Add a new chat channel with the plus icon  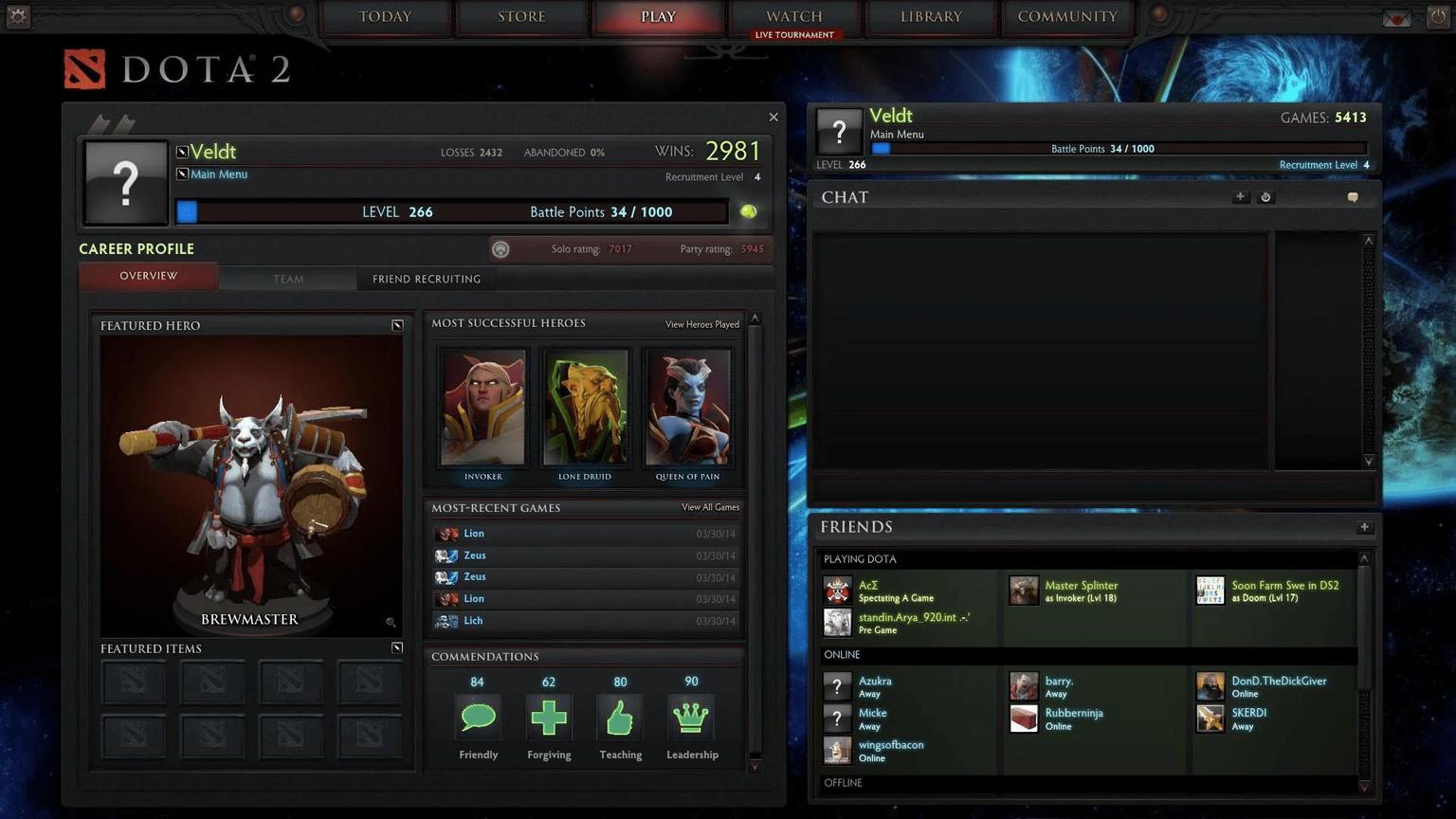click(1240, 196)
